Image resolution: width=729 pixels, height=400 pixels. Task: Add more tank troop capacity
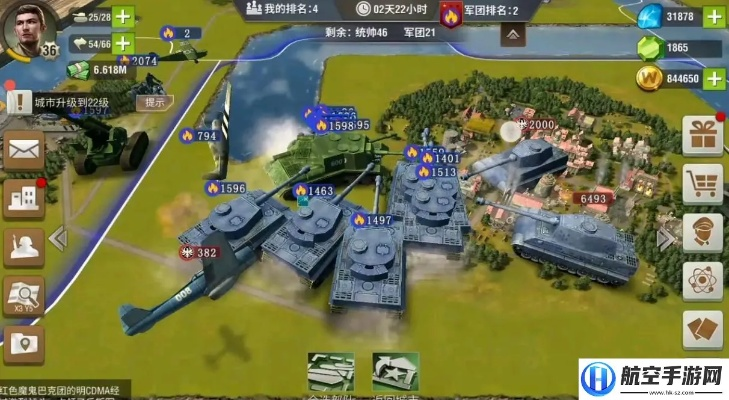[122, 17]
